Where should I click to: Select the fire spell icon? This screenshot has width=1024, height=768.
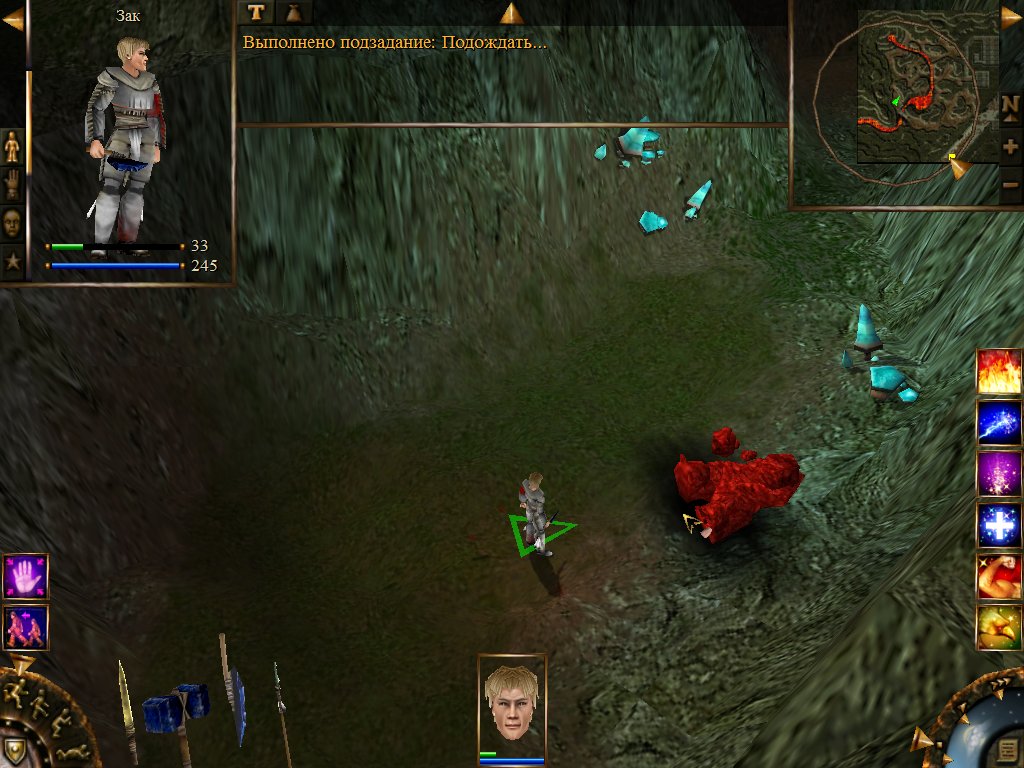click(x=999, y=371)
